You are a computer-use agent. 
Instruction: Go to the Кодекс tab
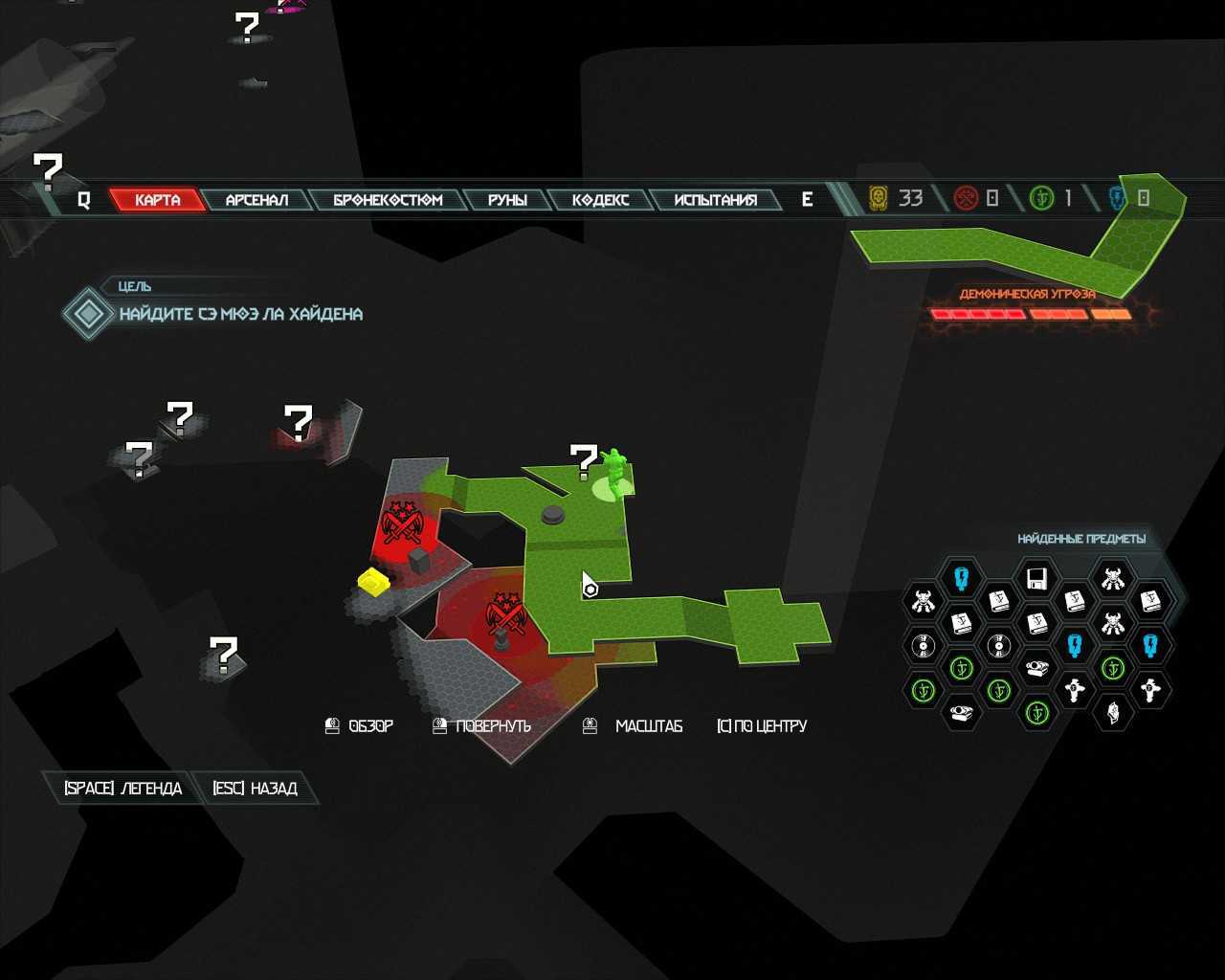click(x=600, y=200)
